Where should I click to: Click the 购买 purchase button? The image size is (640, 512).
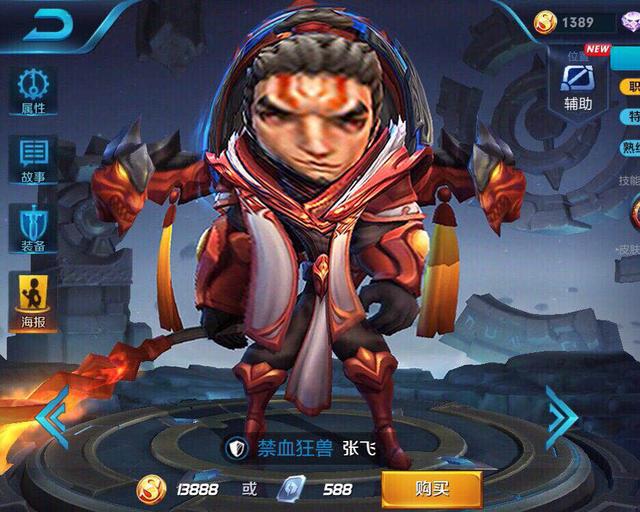coord(431,489)
